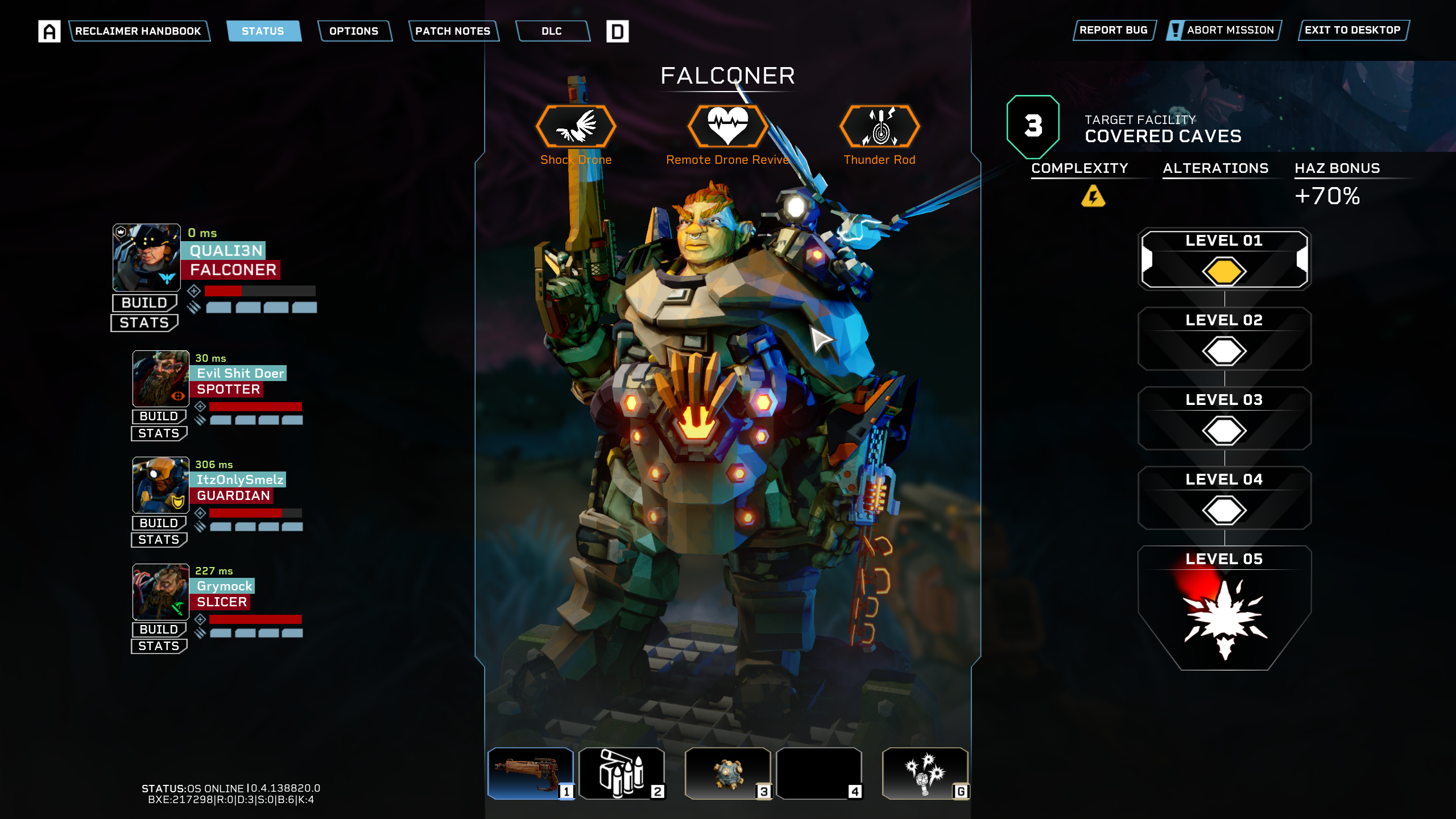The height and width of the screenshot is (819, 1456).
Task: Open the DLC tab
Action: (552, 31)
